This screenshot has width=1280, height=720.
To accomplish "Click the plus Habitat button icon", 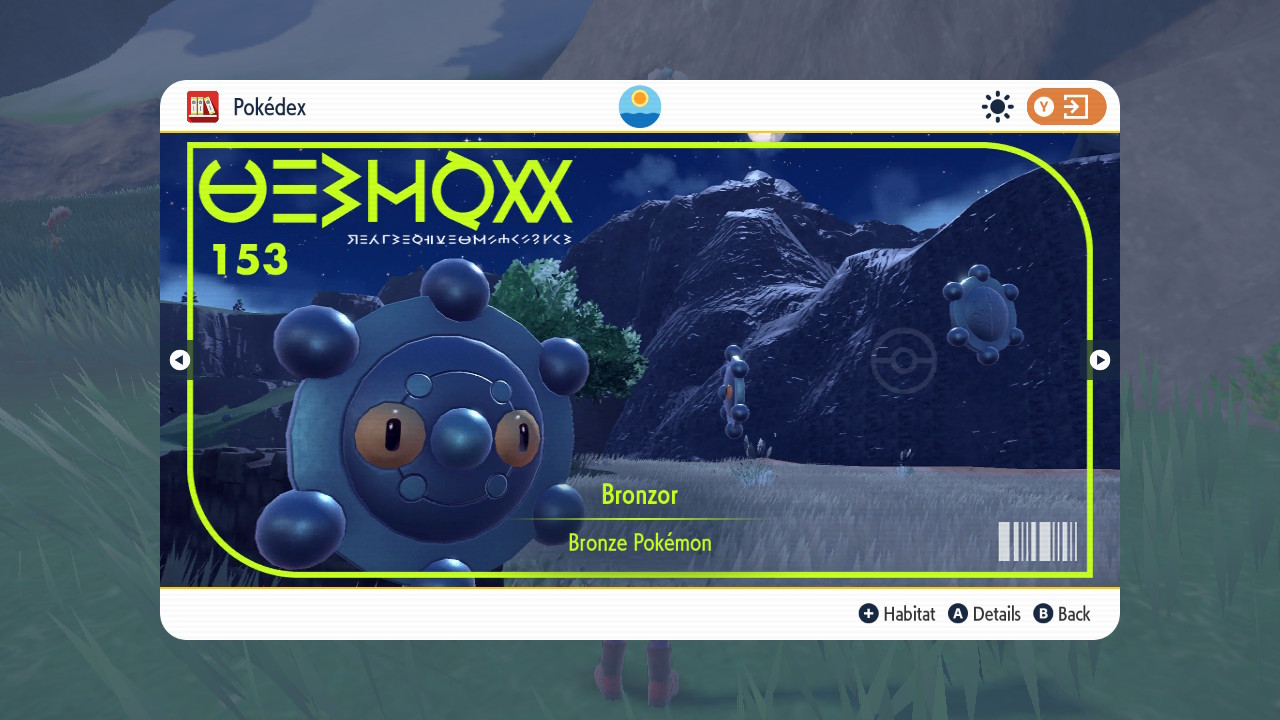I will [869, 614].
